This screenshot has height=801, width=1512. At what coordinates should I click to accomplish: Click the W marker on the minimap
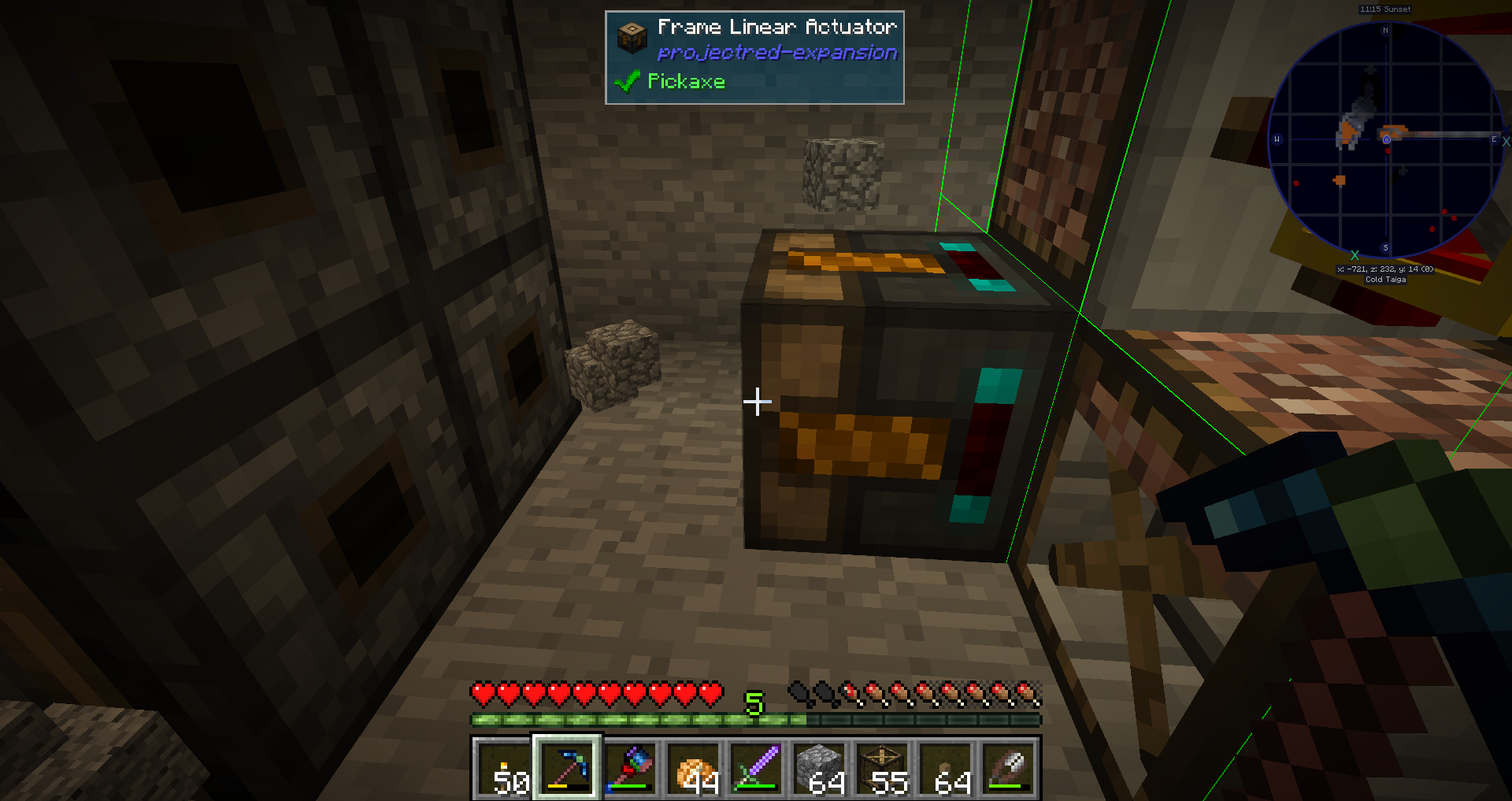(1276, 138)
